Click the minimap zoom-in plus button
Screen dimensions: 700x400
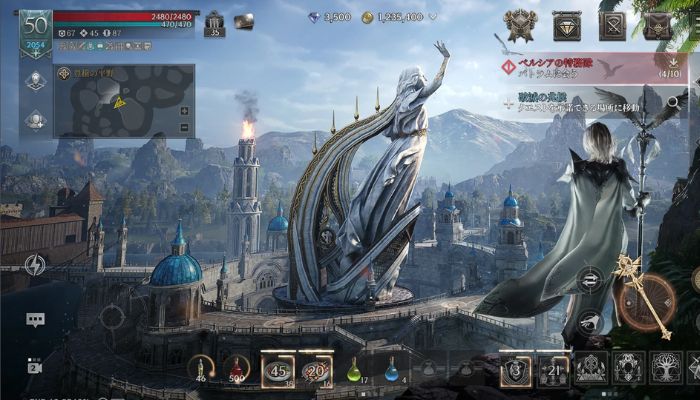coord(184,110)
